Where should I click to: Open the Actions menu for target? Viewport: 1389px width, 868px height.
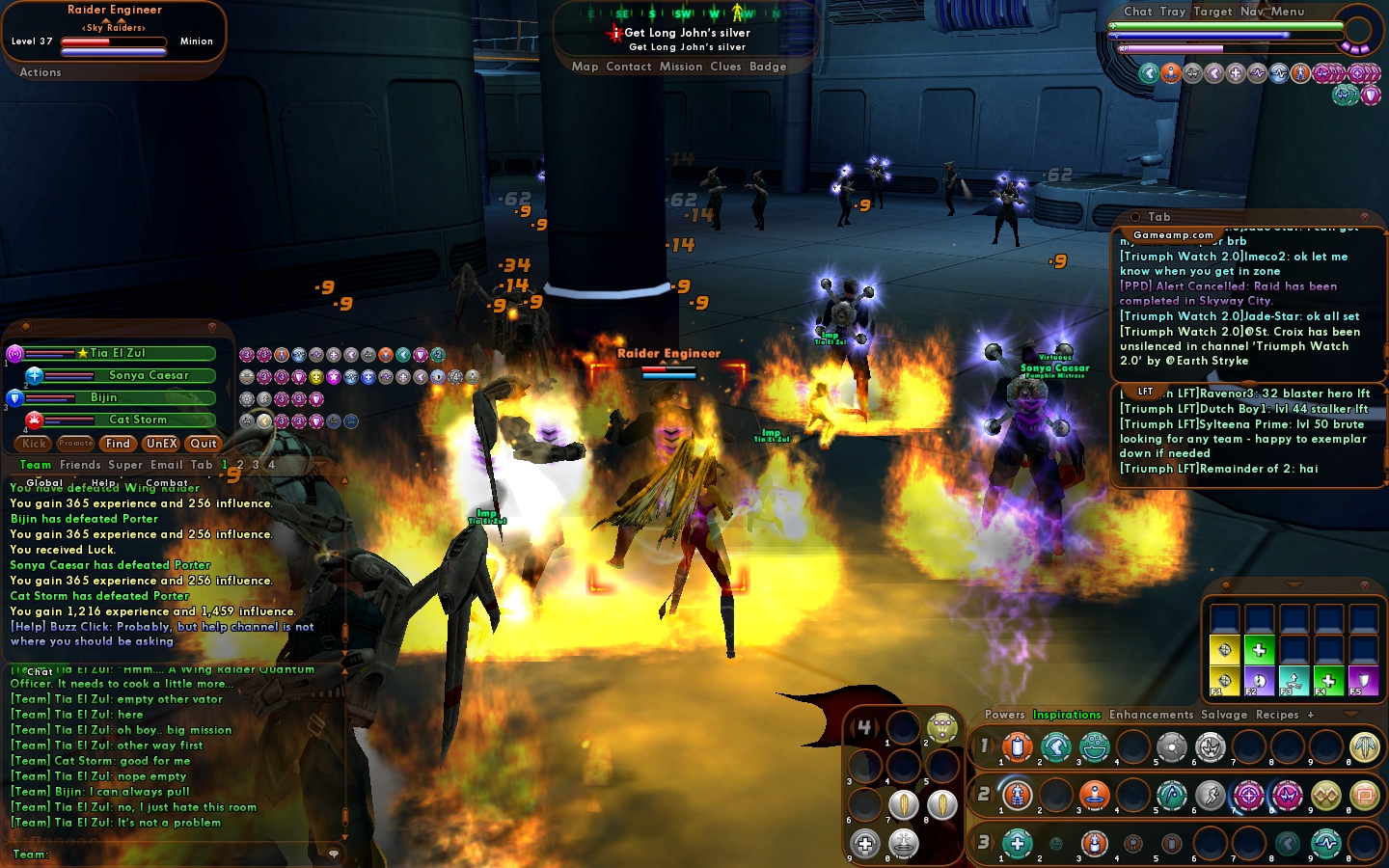pyautogui.click(x=41, y=72)
